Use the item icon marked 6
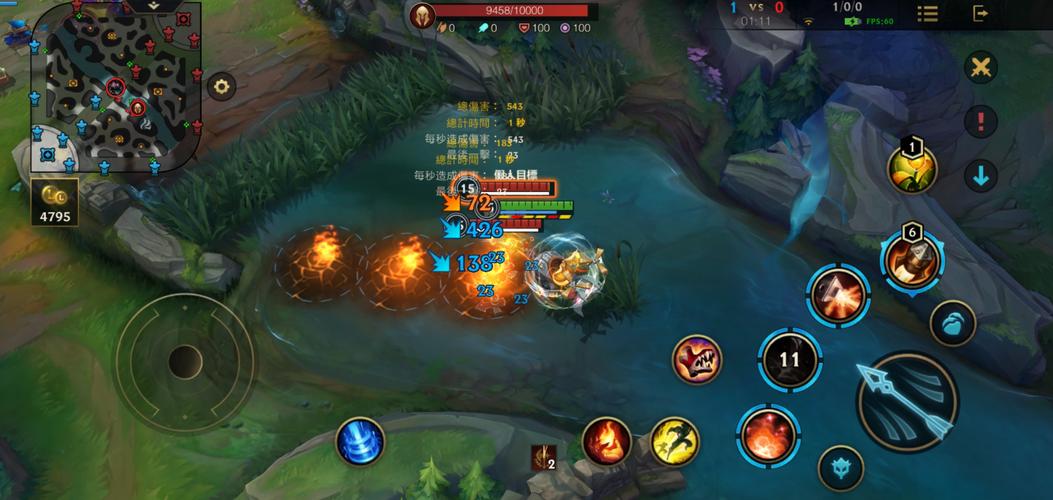The height and width of the screenshot is (500, 1053). coord(912,258)
